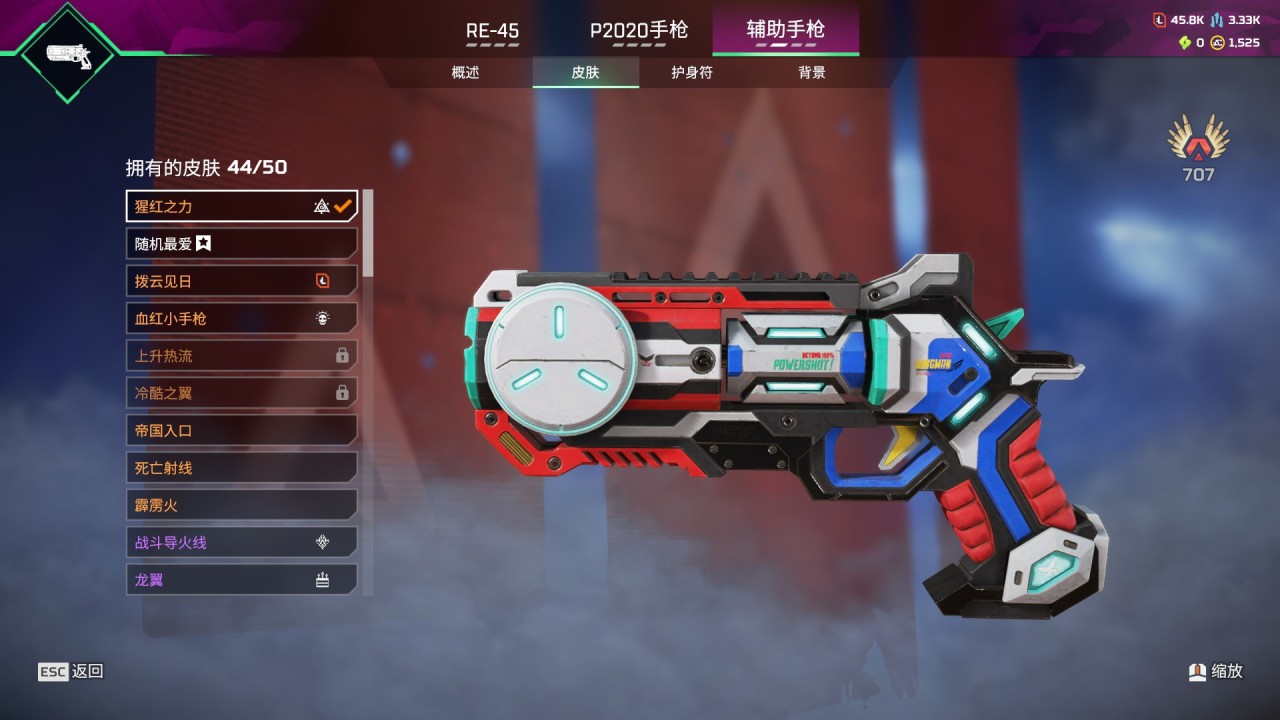The width and height of the screenshot is (1280, 720).
Task: Switch to the RE-45 weapon tab
Action: (x=492, y=30)
